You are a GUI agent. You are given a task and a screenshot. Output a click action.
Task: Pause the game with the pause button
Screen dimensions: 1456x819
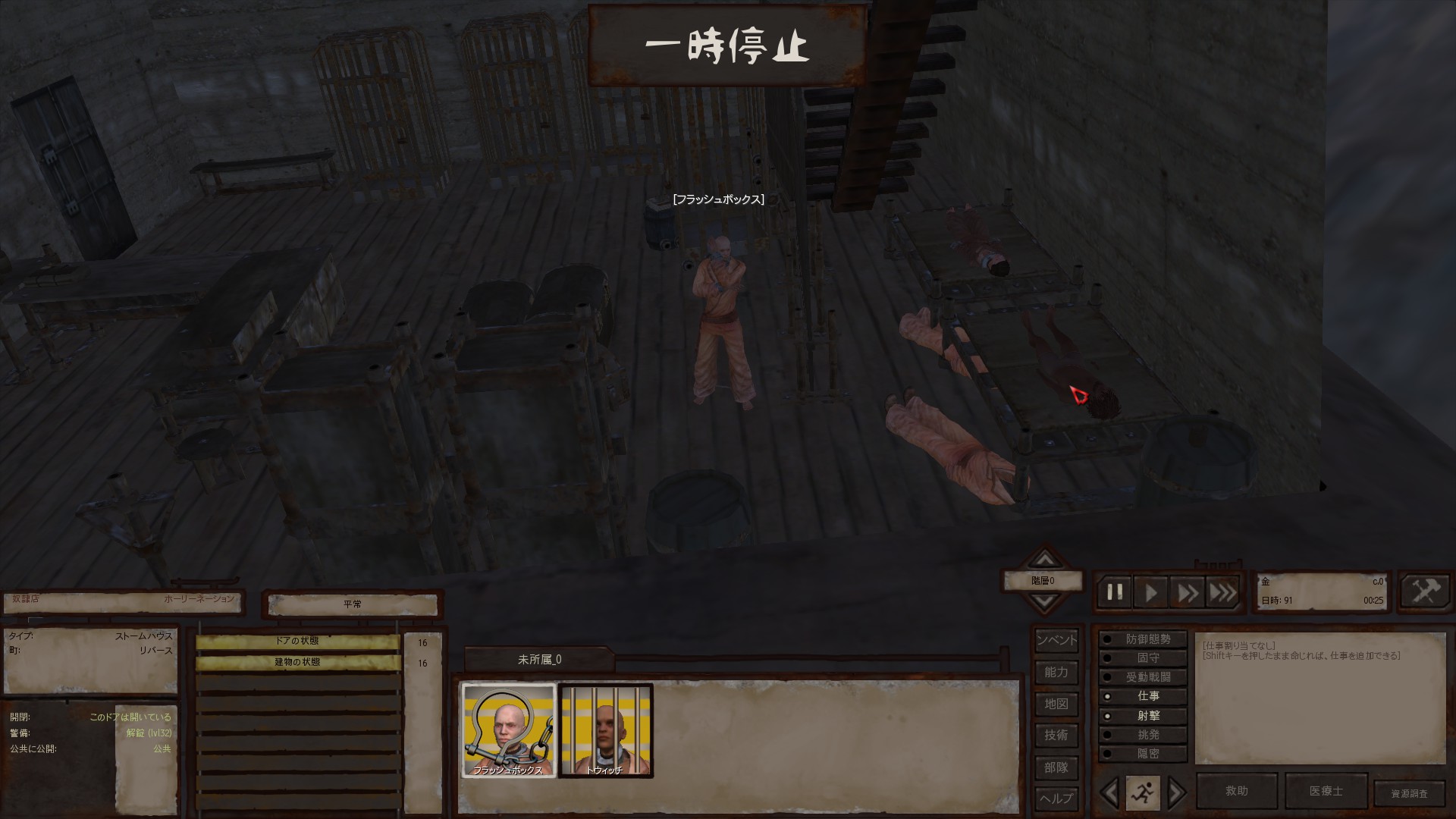click(x=1115, y=592)
